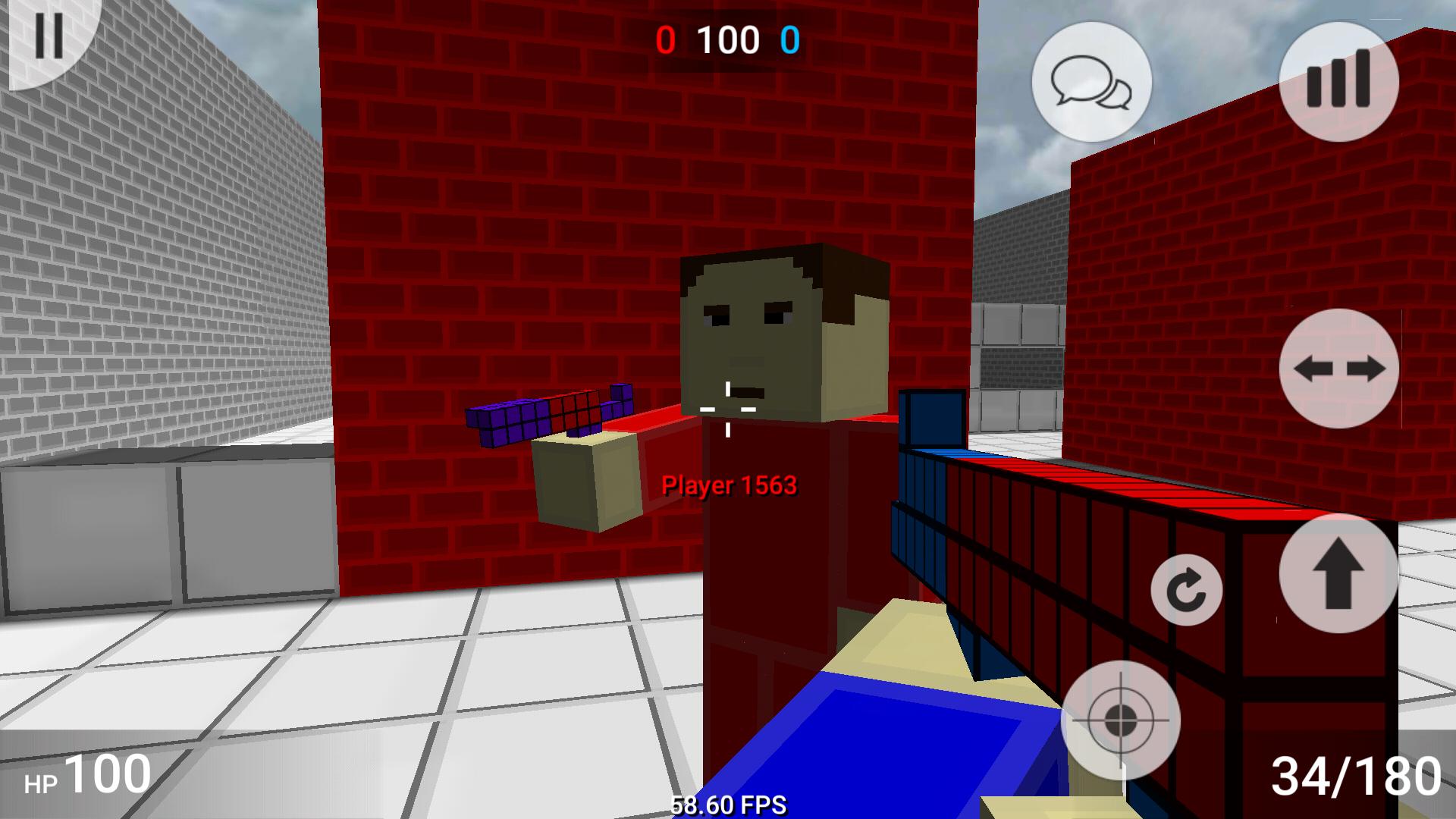Reload using the circular arrow button
The height and width of the screenshot is (819, 1456).
1186,590
